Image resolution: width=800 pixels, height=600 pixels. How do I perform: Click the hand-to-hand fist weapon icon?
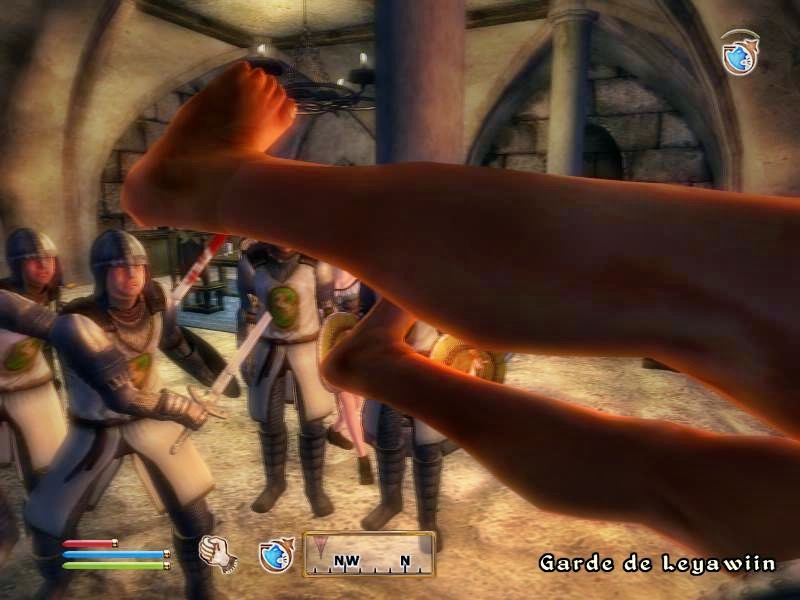click(x=215, y=553)
